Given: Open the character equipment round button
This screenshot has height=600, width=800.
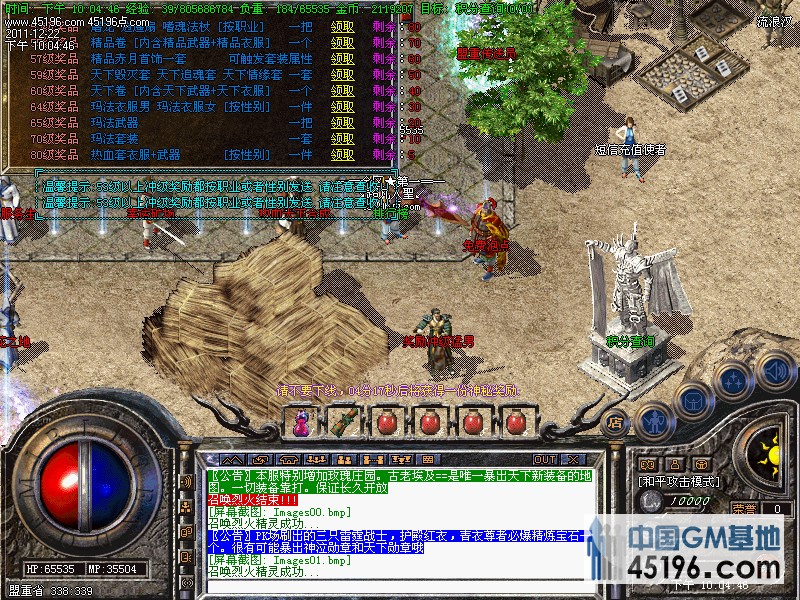Looking at the screenshot, I should pos(654,419).
